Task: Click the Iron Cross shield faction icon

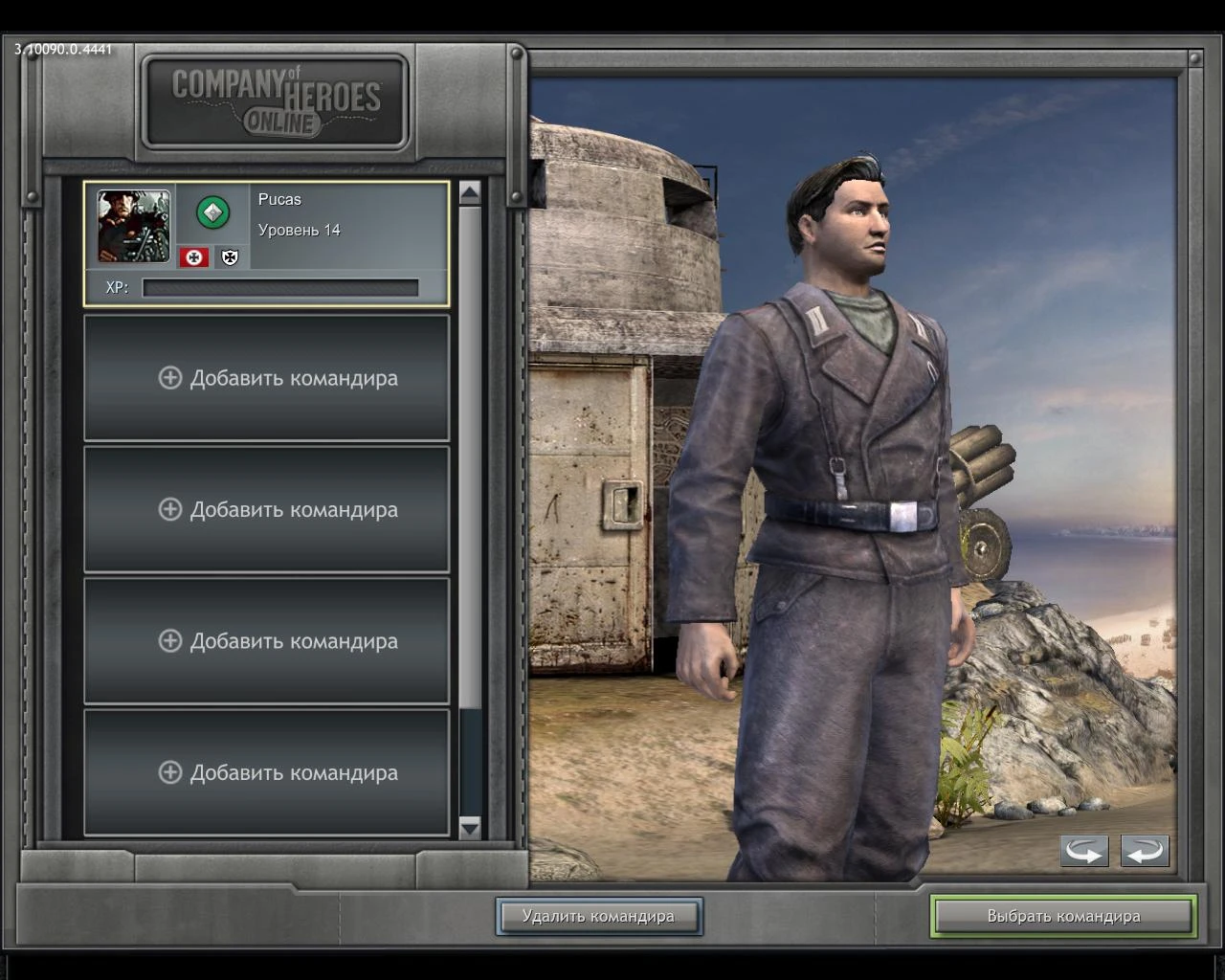Action: [x=228, y=256]
